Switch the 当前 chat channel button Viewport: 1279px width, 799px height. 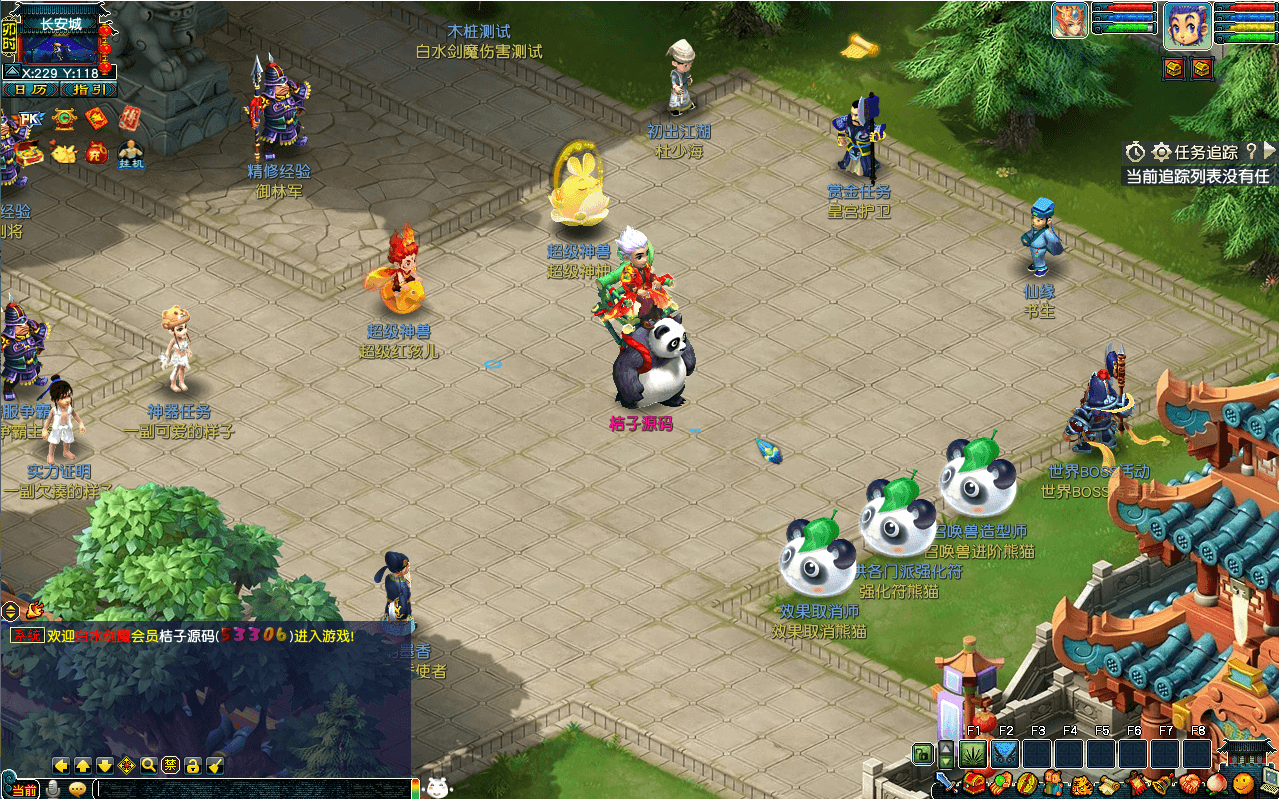(x=24, y=789)
